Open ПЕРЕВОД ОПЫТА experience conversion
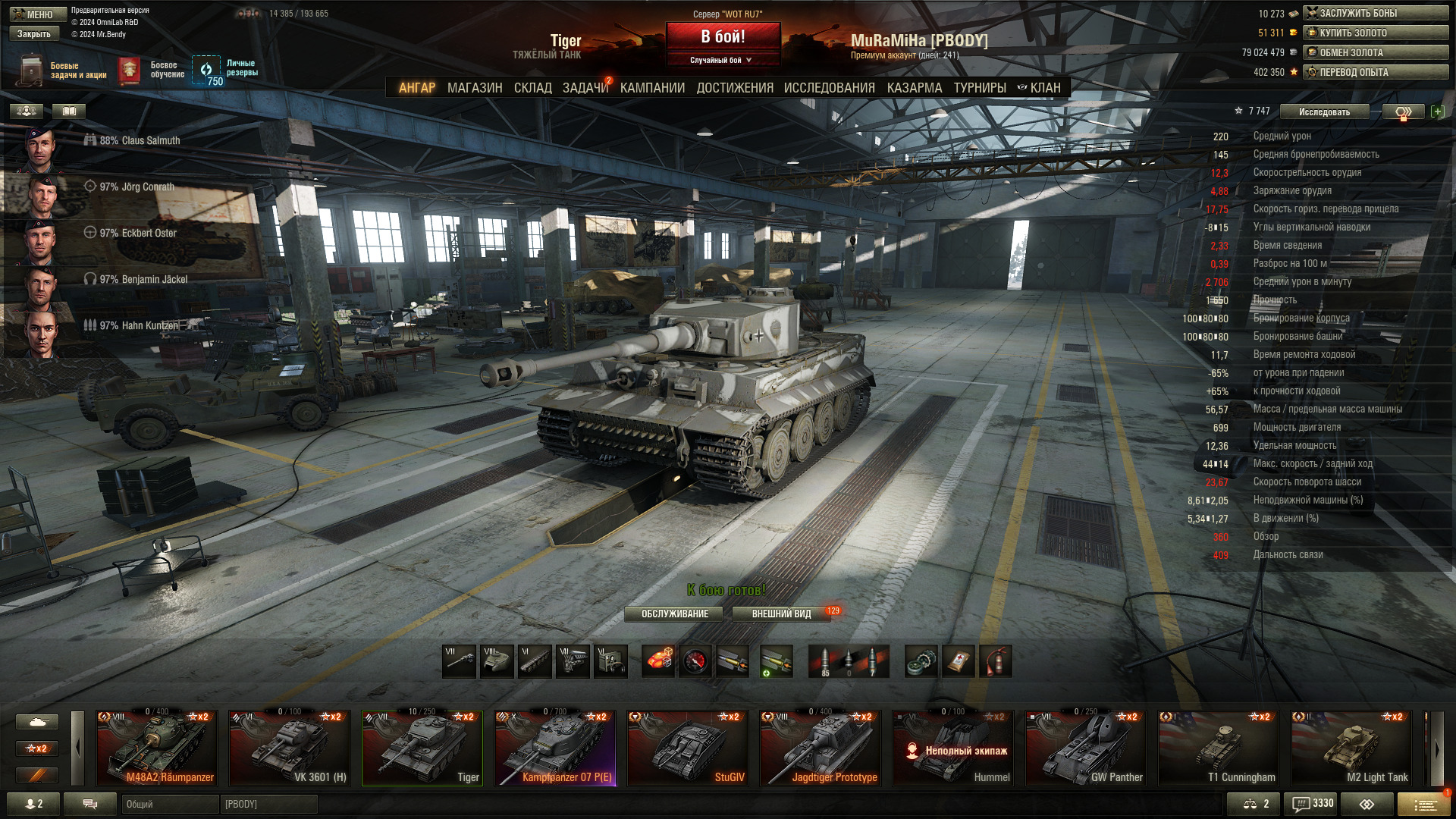The width and height of the screenshot is (1456, 819). (1376, 72)
